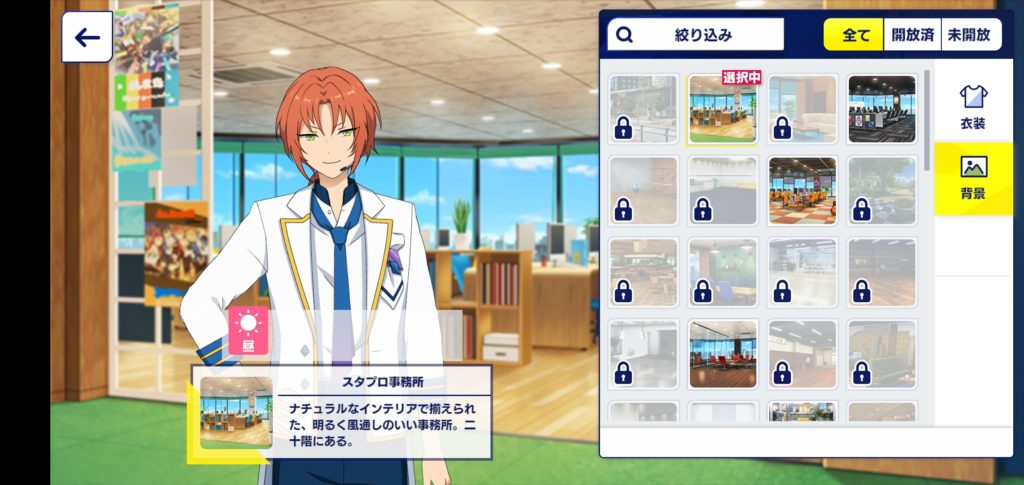Image resolution: width=1024 pixels, height=485 pixels.
Task: Go back with the arrow button
Action: click(87, 38)
